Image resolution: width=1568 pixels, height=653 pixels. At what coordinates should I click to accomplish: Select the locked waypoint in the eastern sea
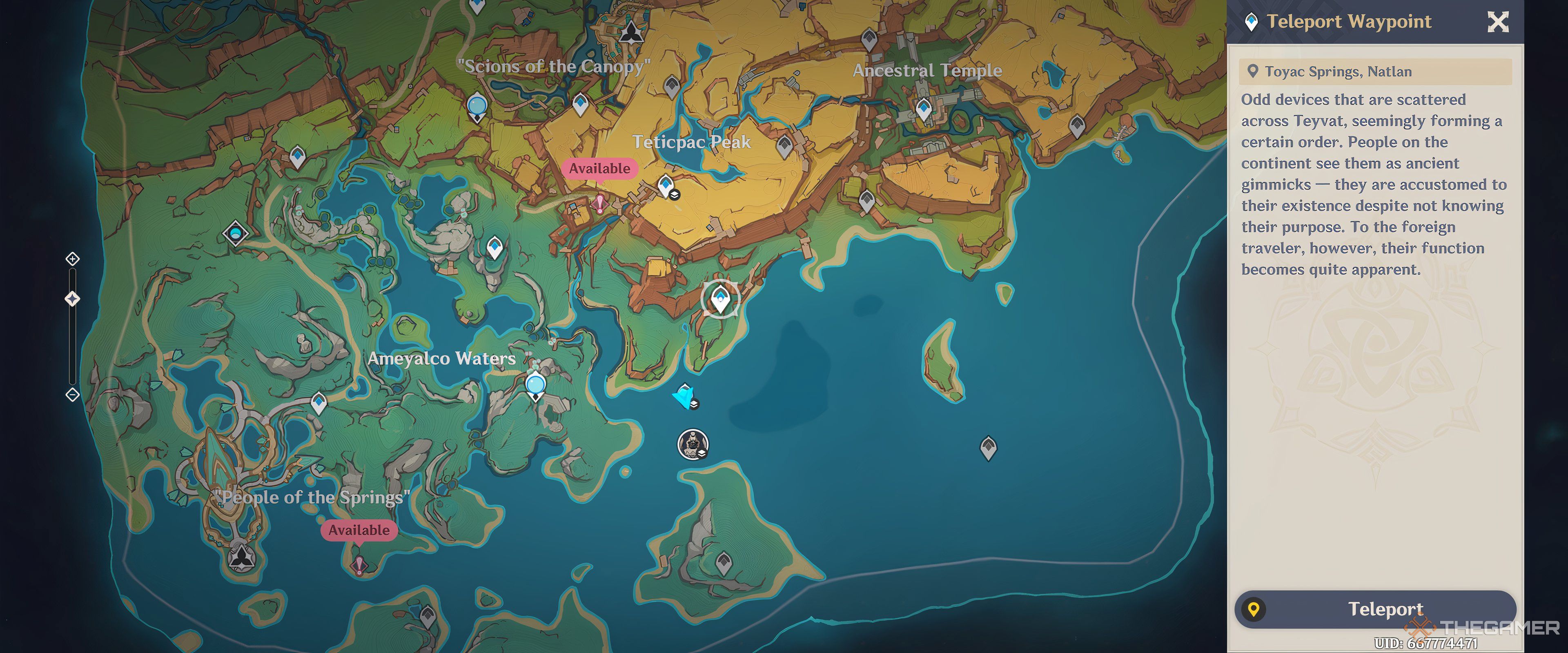coord(988,447)
